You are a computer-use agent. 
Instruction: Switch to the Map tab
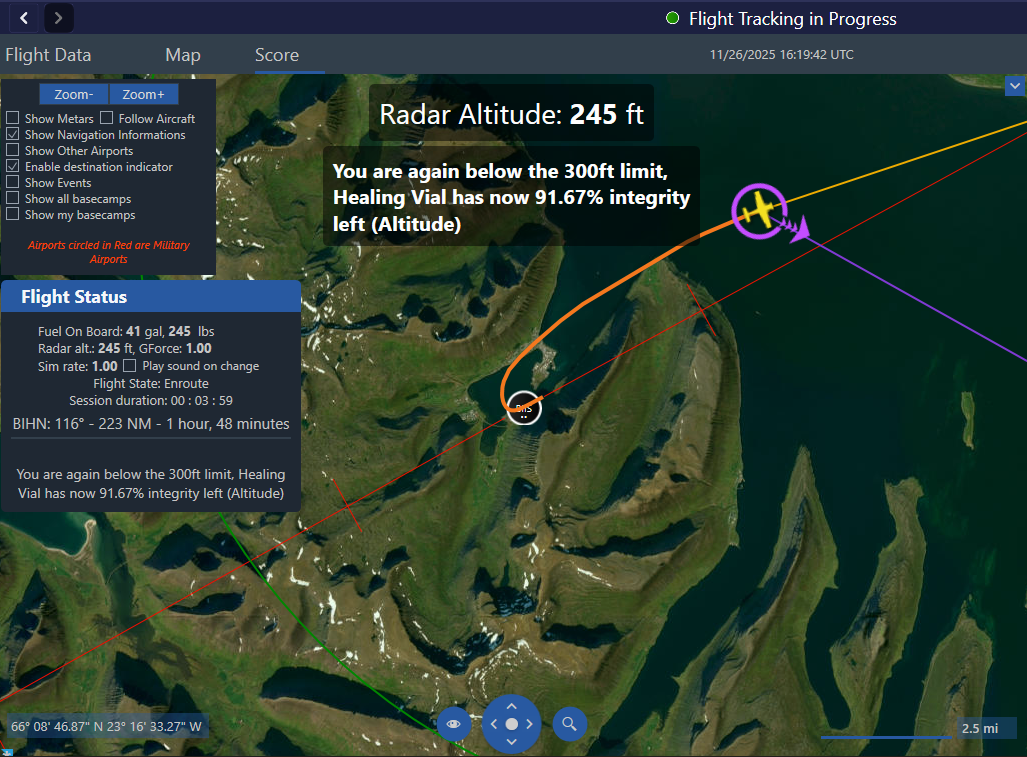point(183,55)
